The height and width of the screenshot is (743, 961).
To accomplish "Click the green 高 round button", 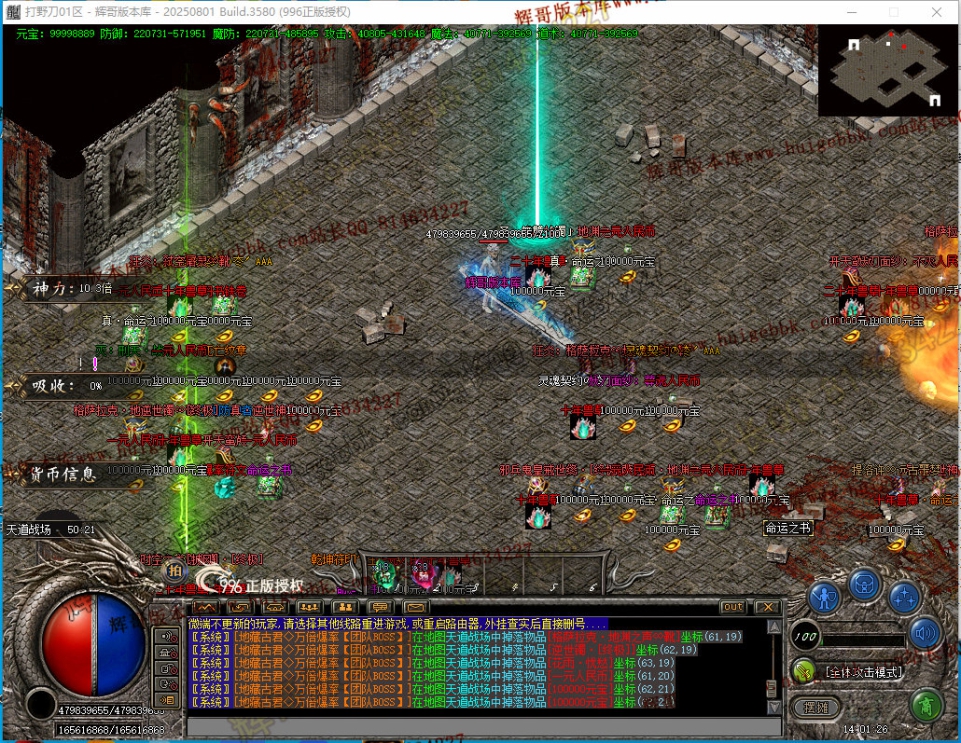I will pyautogui.click(x=927, y=706).
